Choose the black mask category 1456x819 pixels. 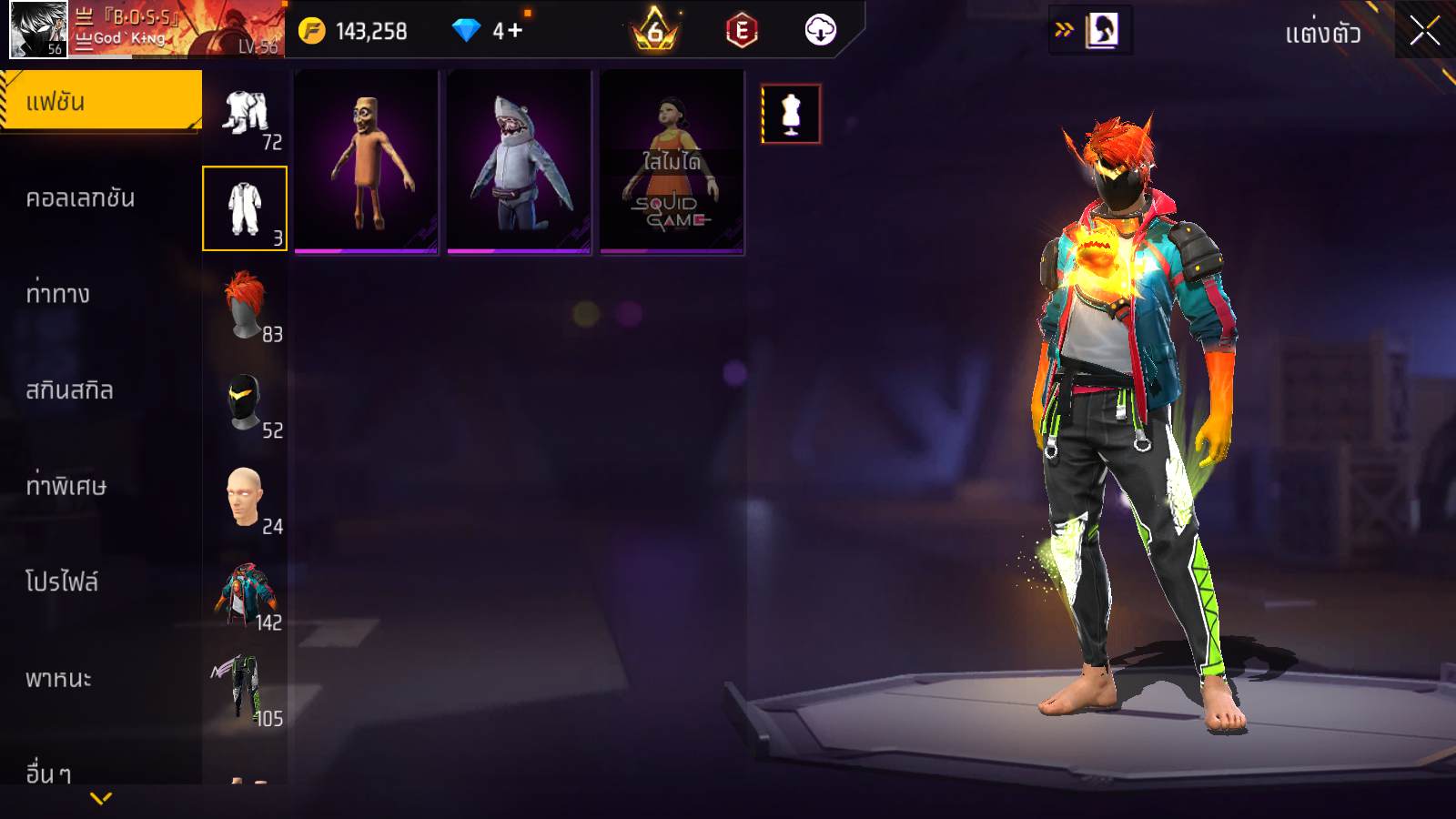(x=245, y=401)
